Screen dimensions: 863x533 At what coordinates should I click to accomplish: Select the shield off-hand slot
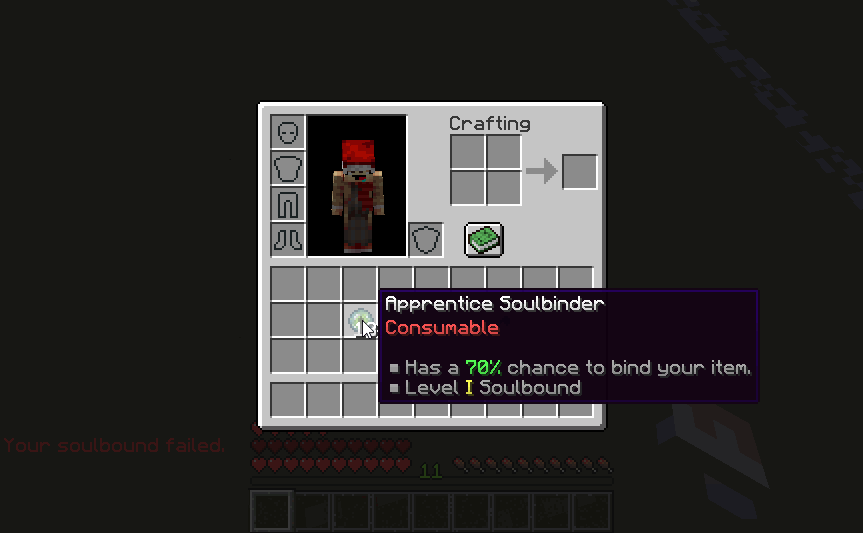(426, 240)
